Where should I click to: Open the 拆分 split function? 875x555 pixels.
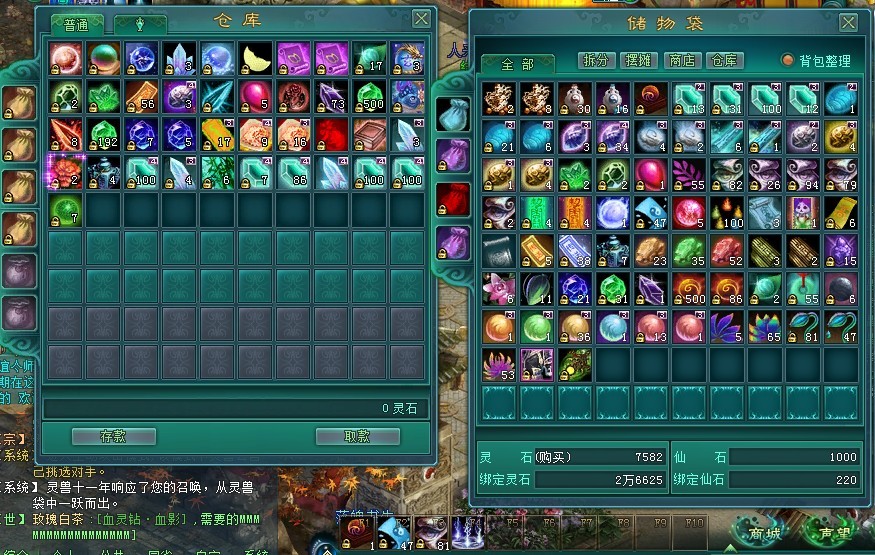(x=597, y=61)
